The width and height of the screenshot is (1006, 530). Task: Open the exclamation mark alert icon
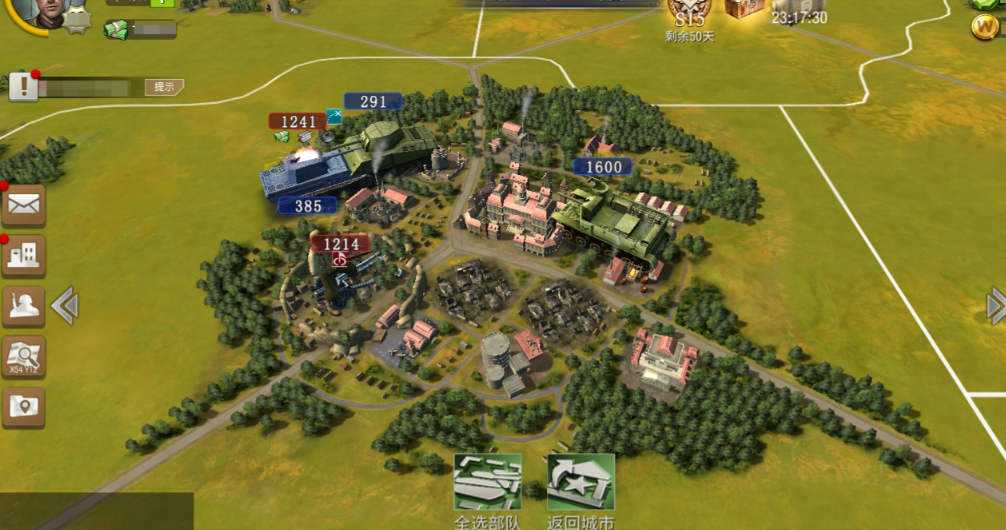tap(23, 87)
